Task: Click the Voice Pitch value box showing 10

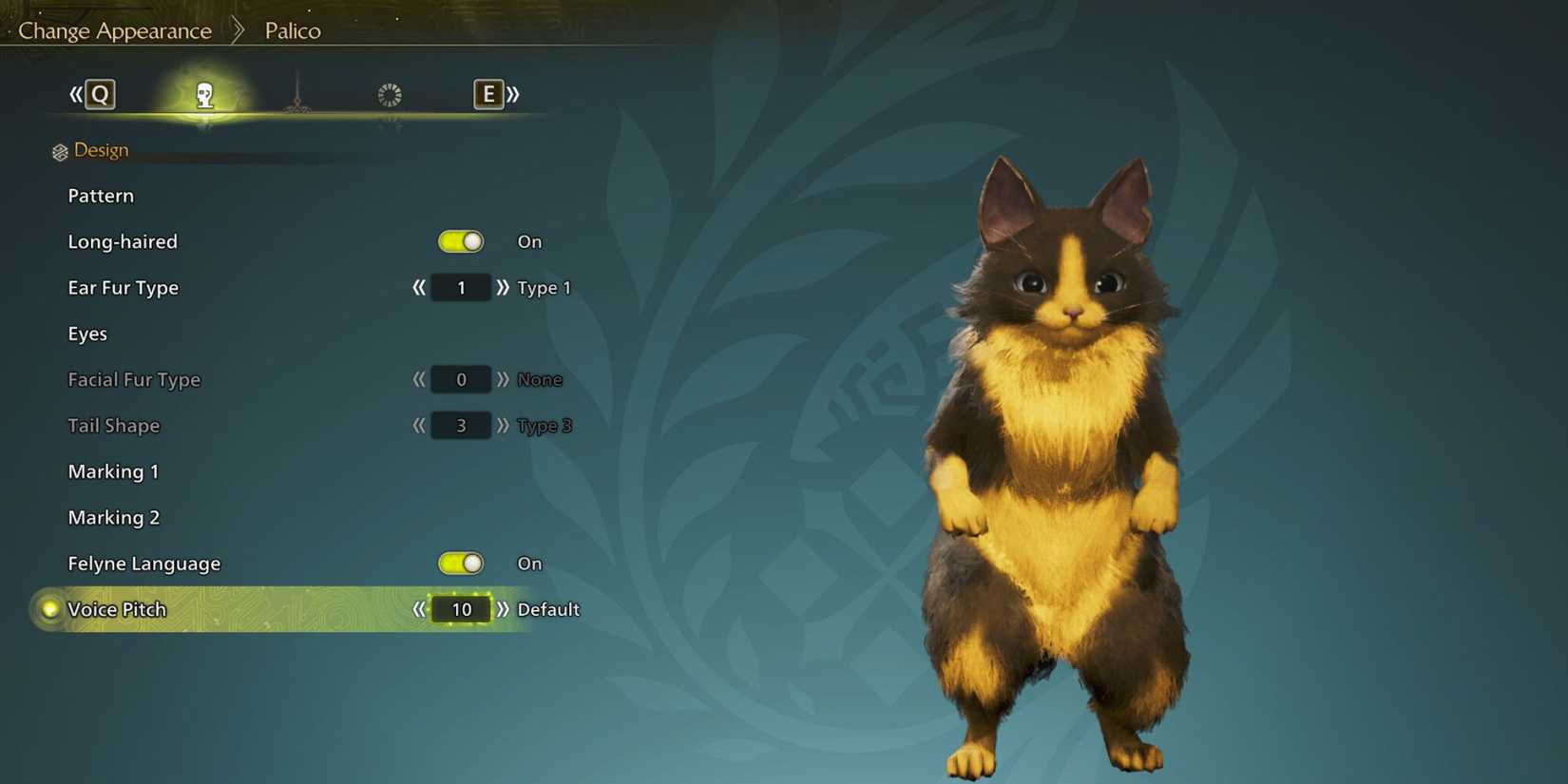Action: point(461,609)
